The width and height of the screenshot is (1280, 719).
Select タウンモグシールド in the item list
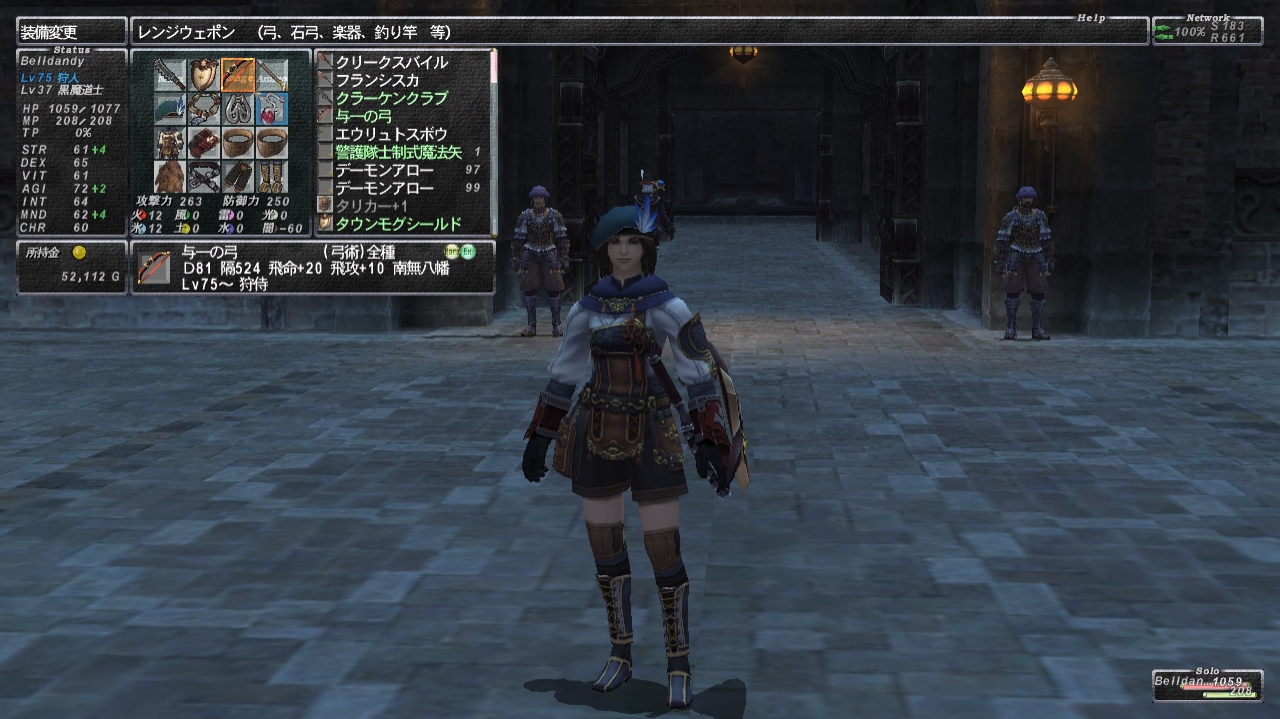click(398, 224)
